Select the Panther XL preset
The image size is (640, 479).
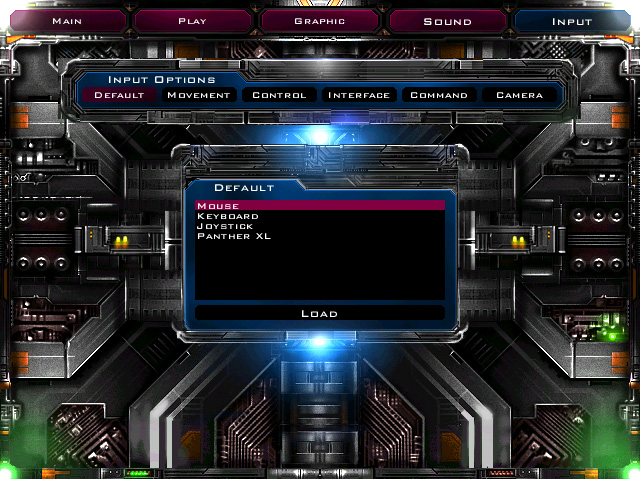pos(319,236)
